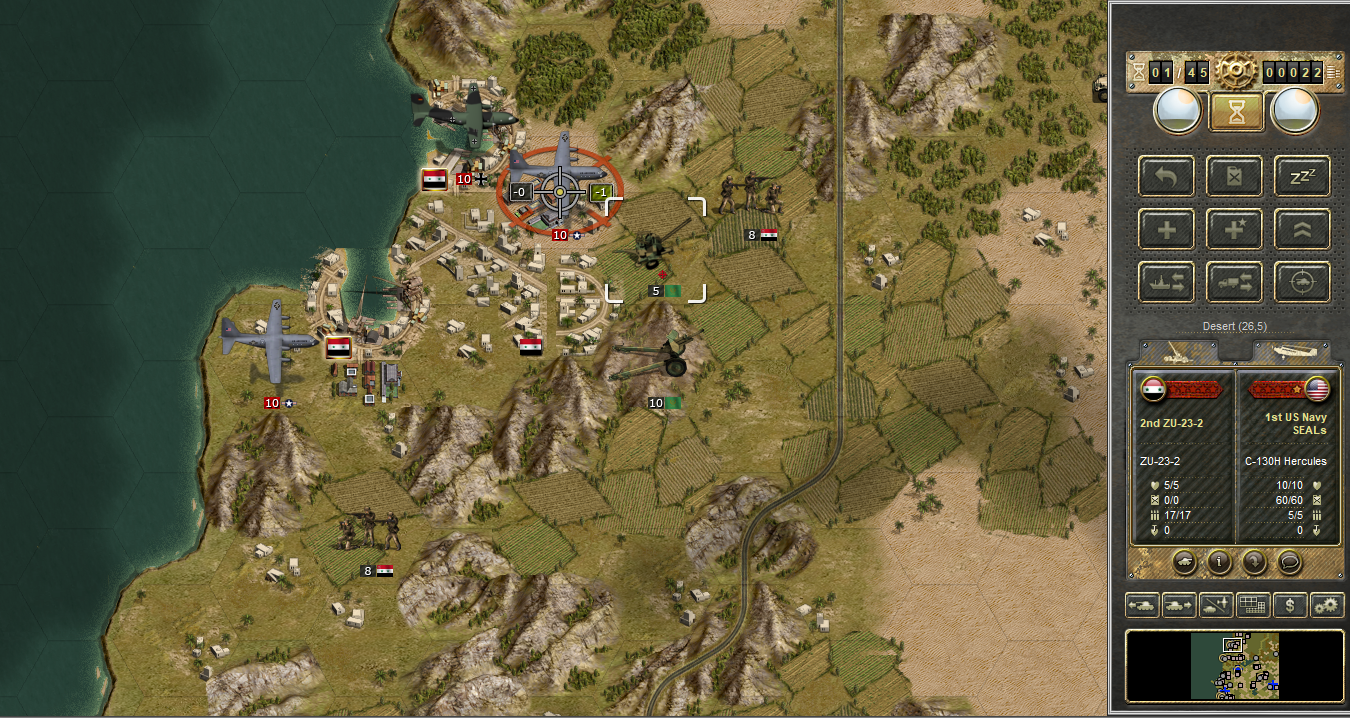This screenshot has width=1350, height=718.
Task: Choose elite reinforcements (plus with star)
Action: (1234, 229)
